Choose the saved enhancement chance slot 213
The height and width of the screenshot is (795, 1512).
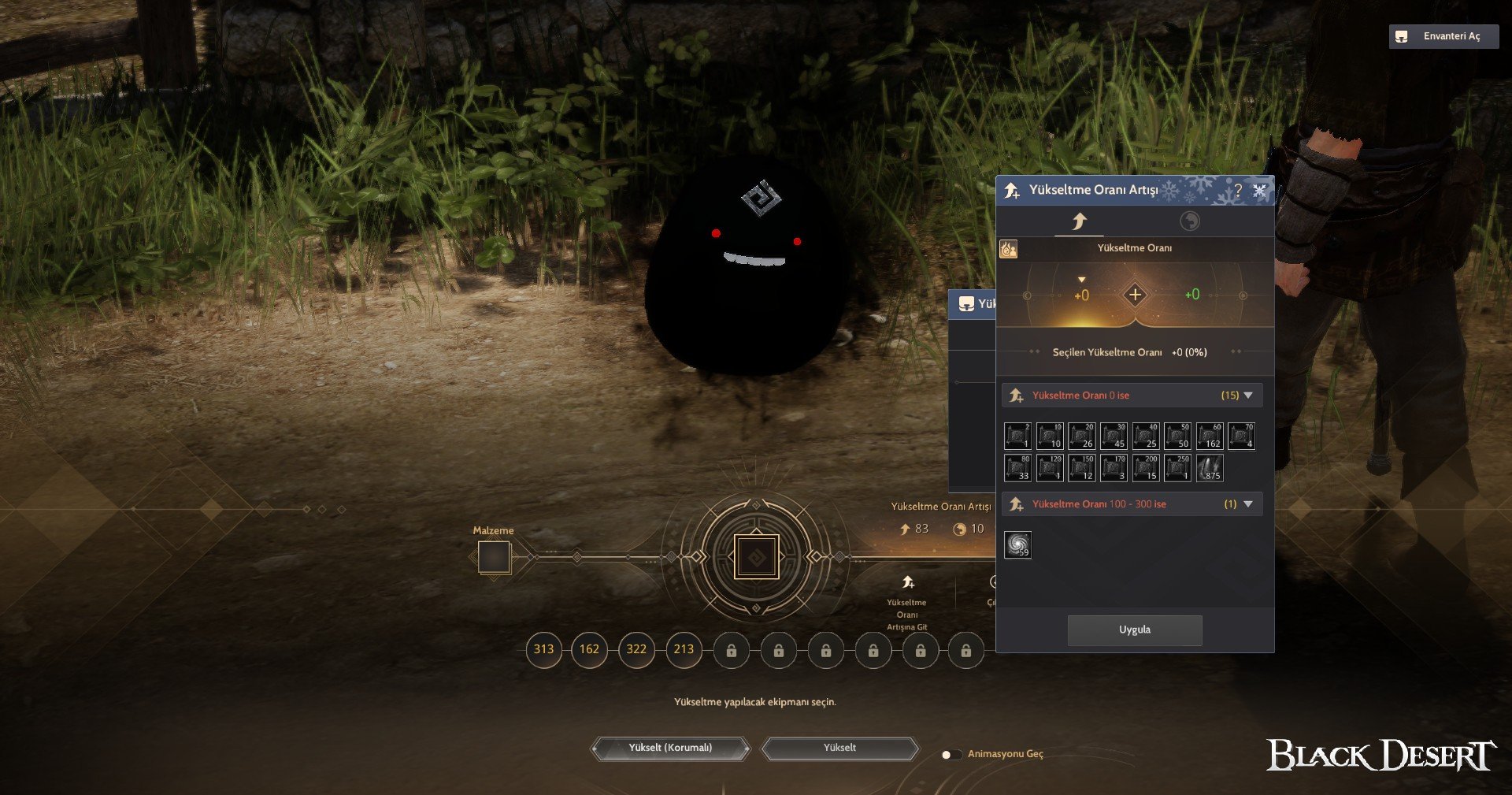pos(684,649)
